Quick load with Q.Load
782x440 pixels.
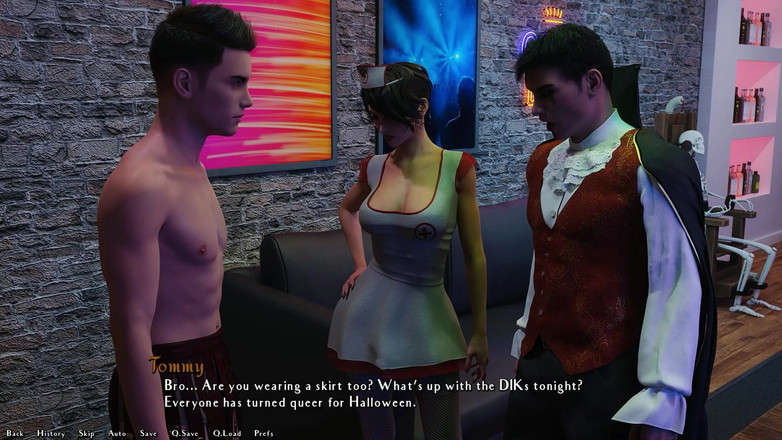click(x=225, y=433)
